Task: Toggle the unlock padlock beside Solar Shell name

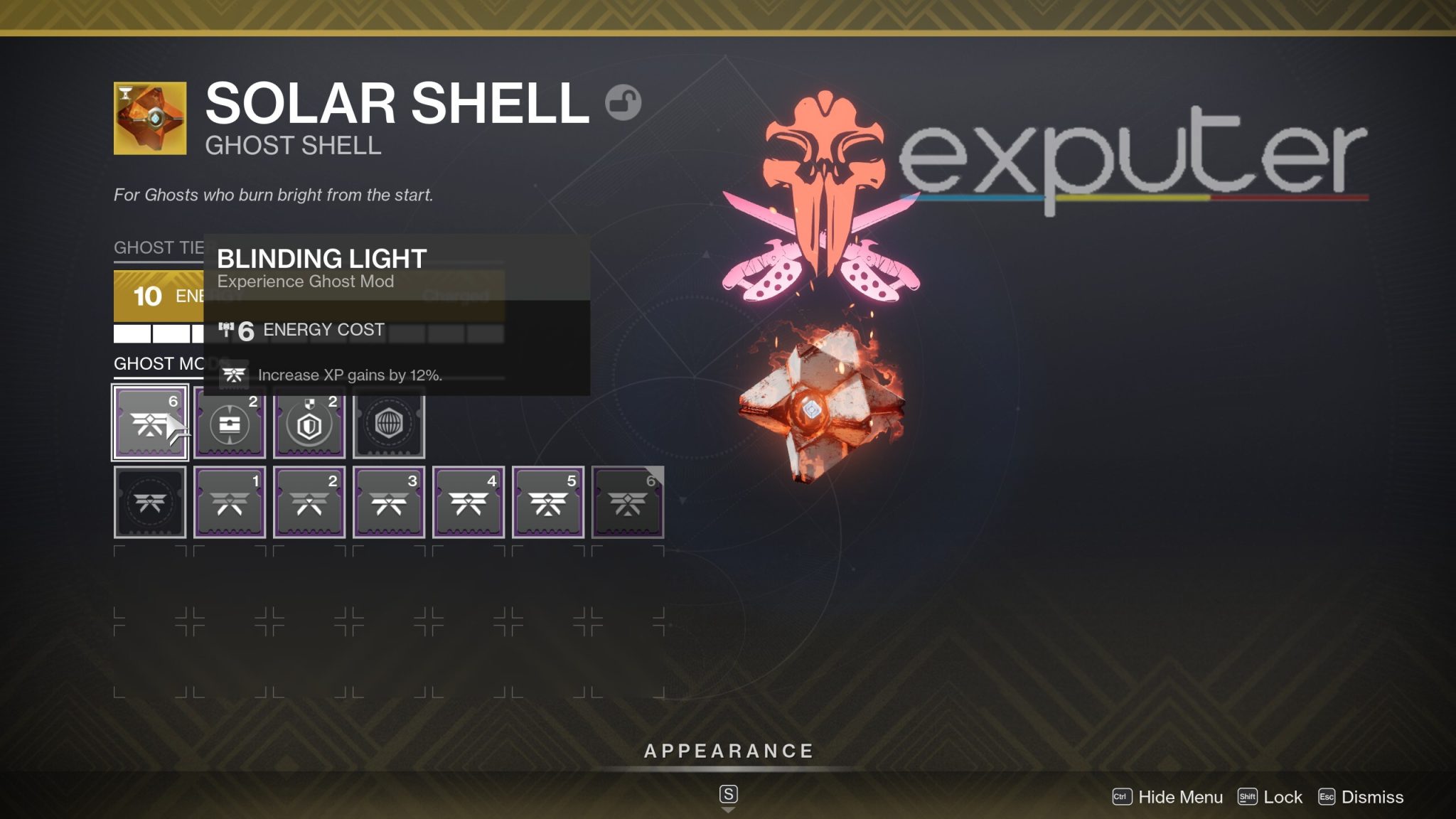Action: point(623,102)
